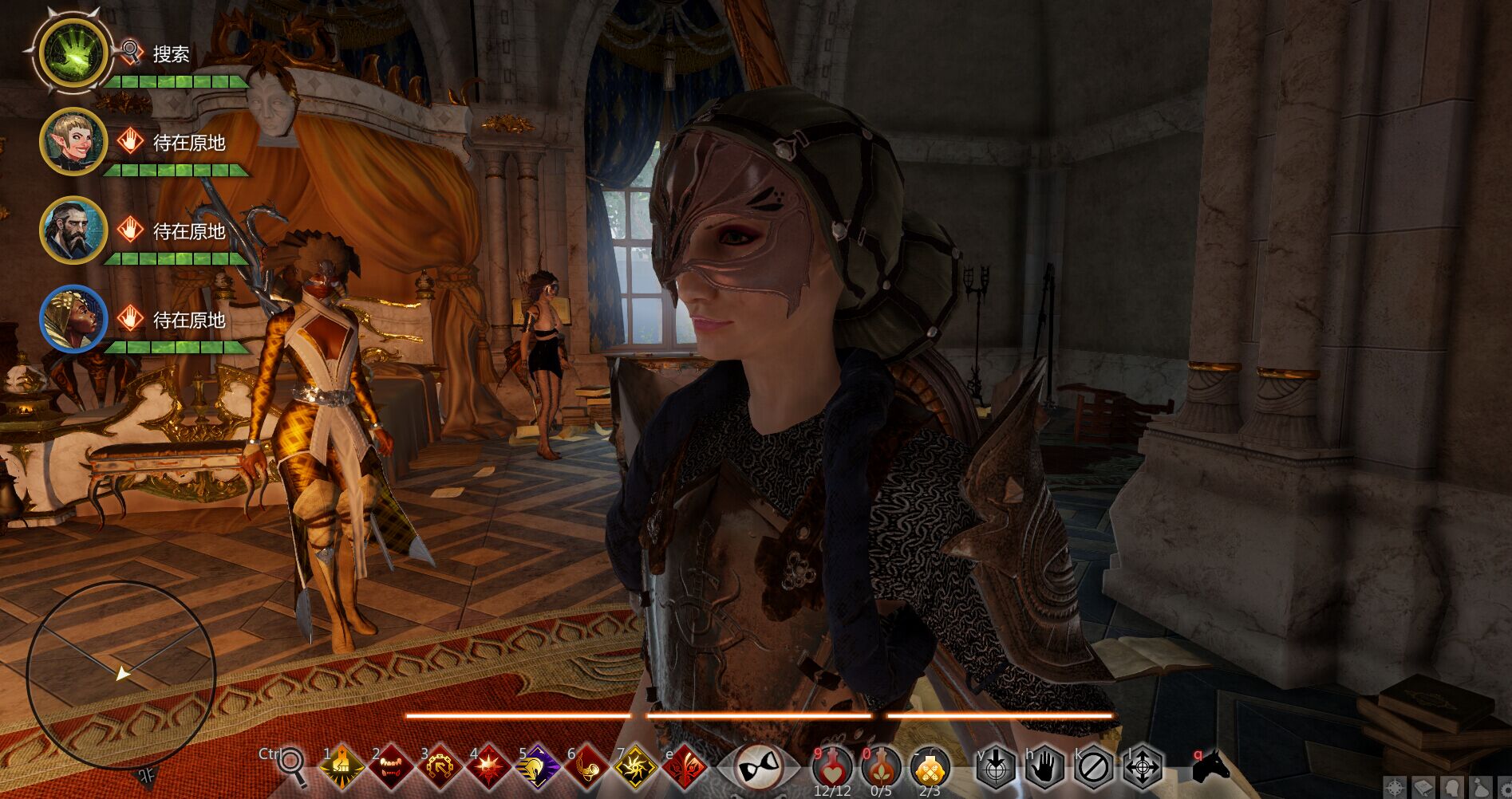1512x799 pixels.
Task: Activate the red focus ability on key e
Action: click(x=685, y=768)
